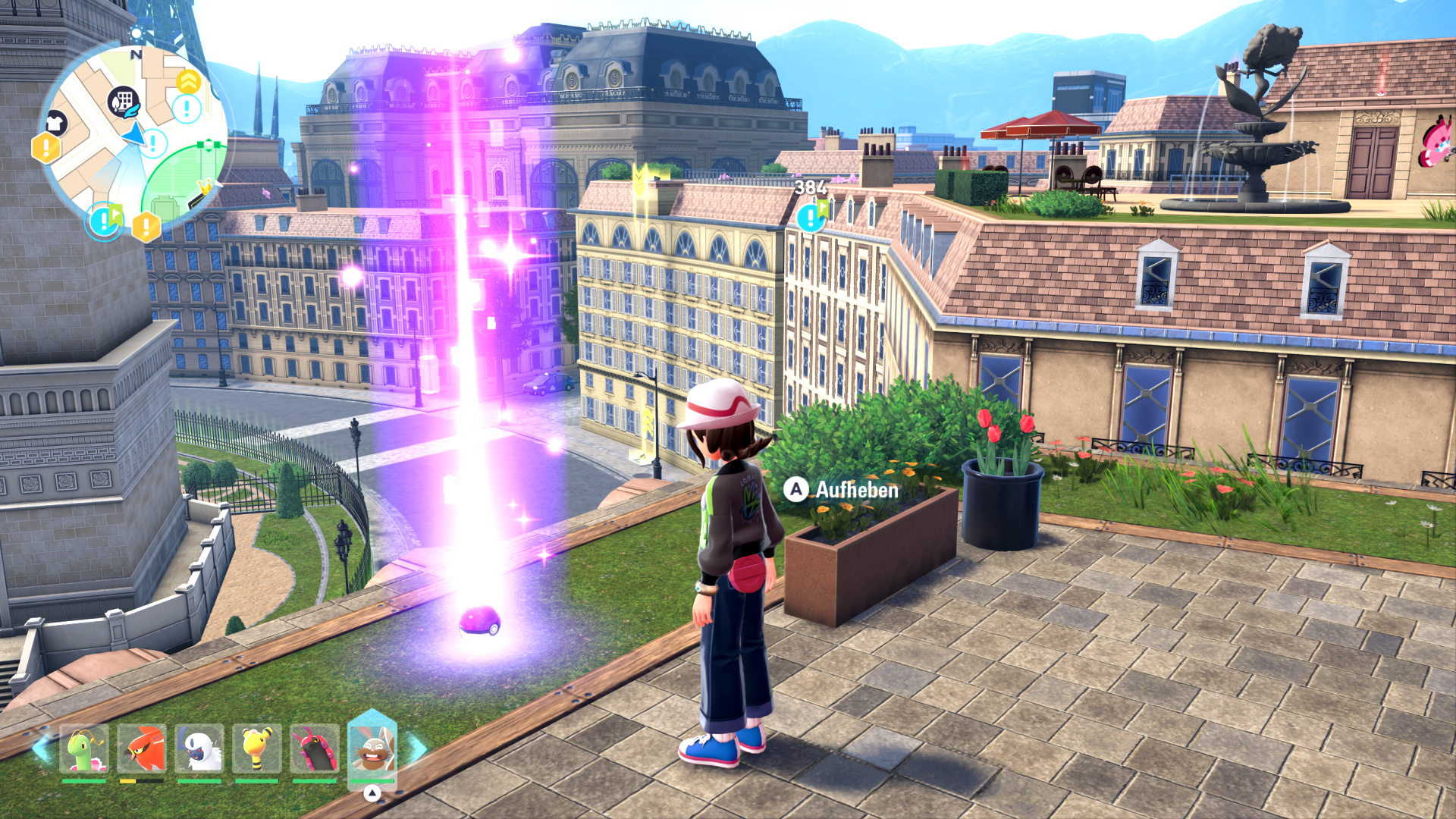Click the highlighted Diggersby party slot
The height and width of the screenshot is (819, 1456).
pos(372,748)
